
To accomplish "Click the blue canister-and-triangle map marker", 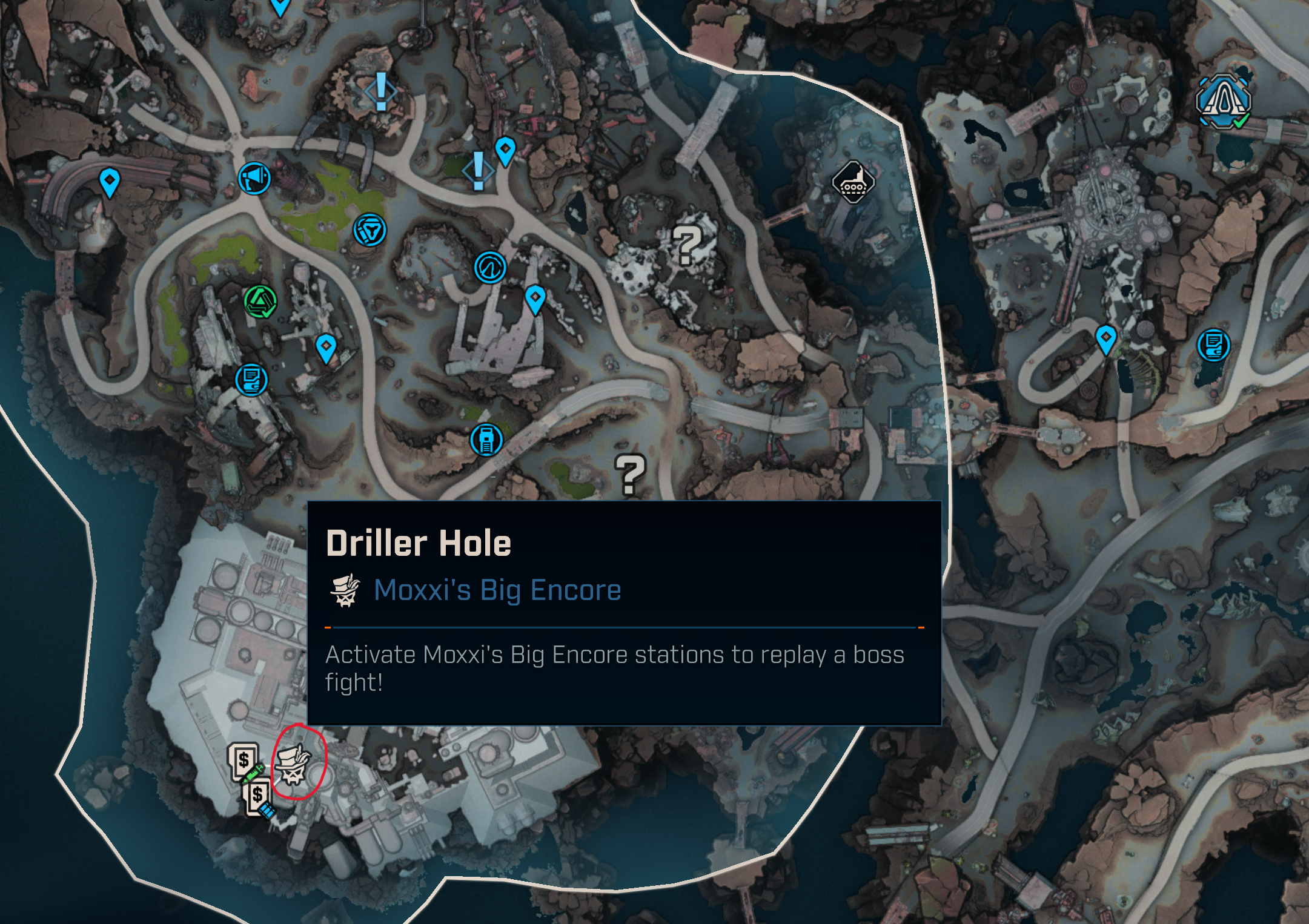I will coord(370,230).
